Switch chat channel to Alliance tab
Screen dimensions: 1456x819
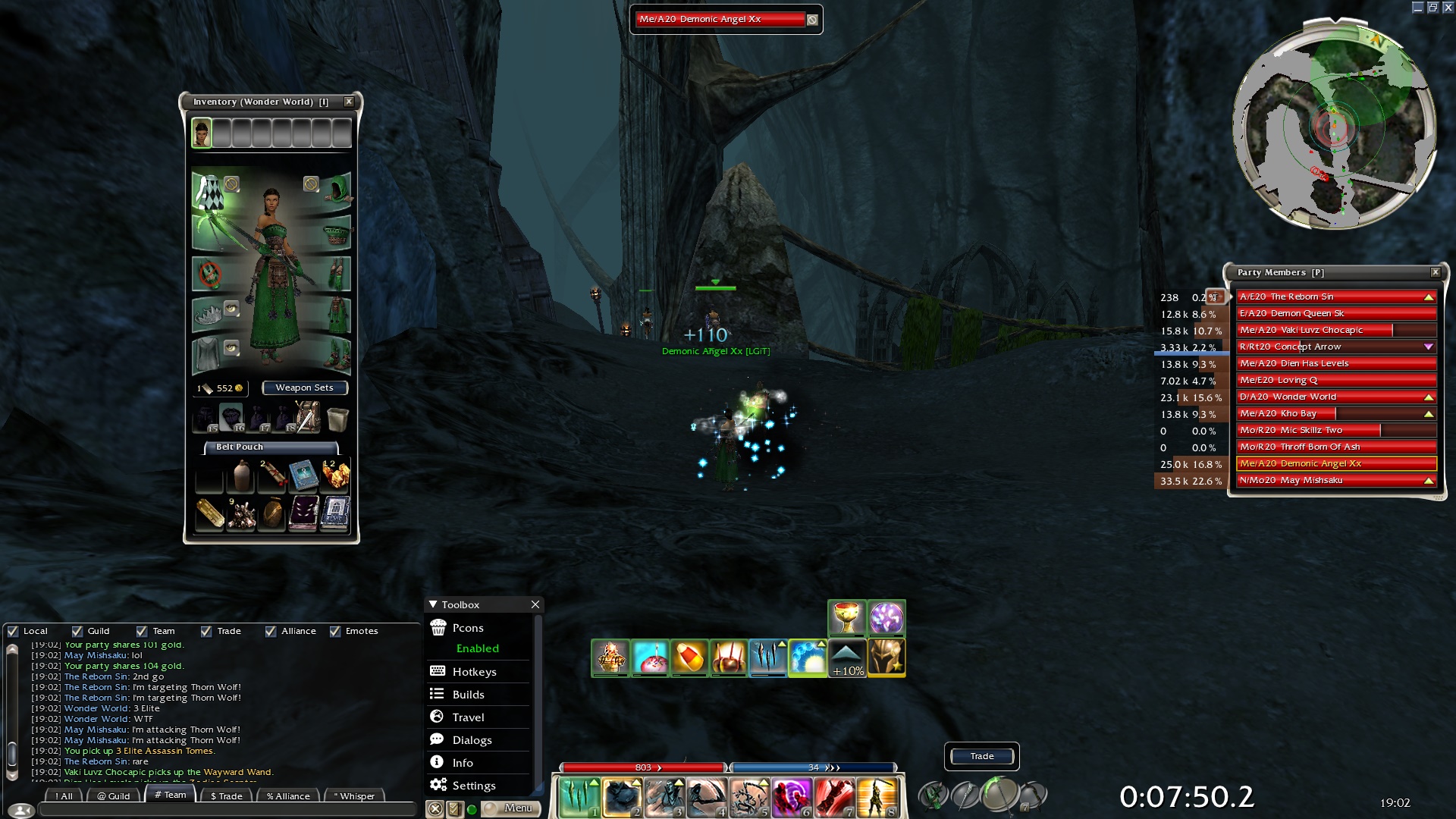click(288, 795)
